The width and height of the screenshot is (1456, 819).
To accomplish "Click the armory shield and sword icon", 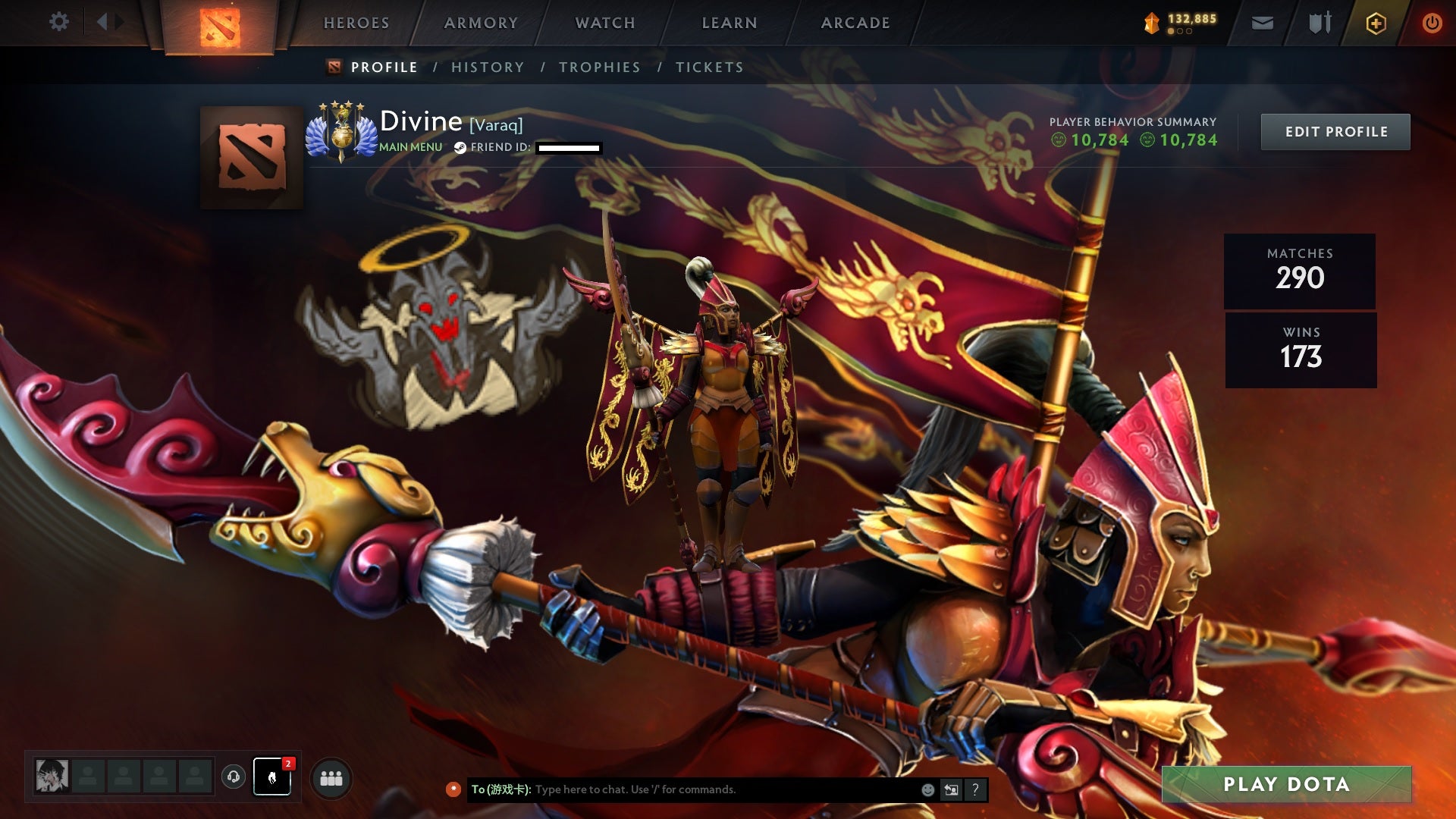I will (x=1319, y=23).
